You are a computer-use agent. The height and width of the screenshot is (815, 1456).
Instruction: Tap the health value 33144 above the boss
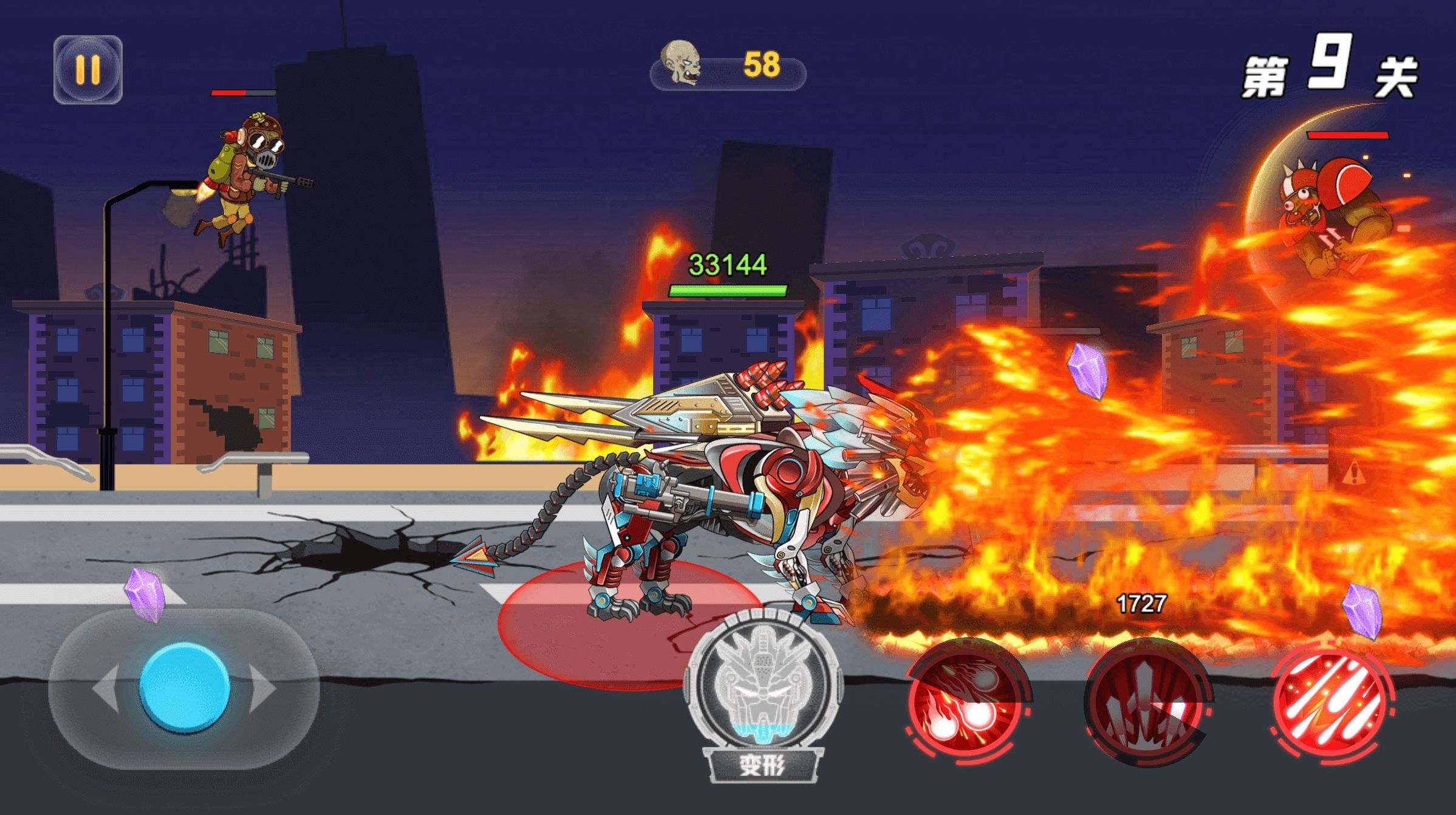(727, 262)
